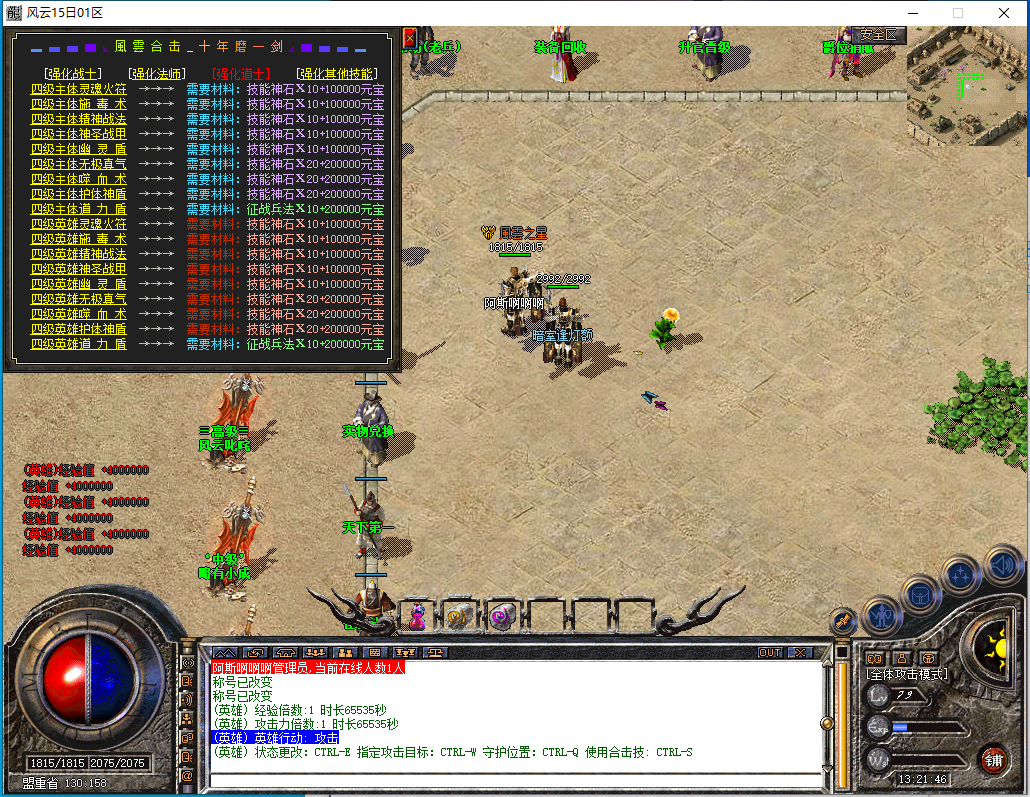Screen dimensions: 1030x797
Task: Choose the 四级主体灵魂火符 upgrade link
Action: tap(79, 89)
